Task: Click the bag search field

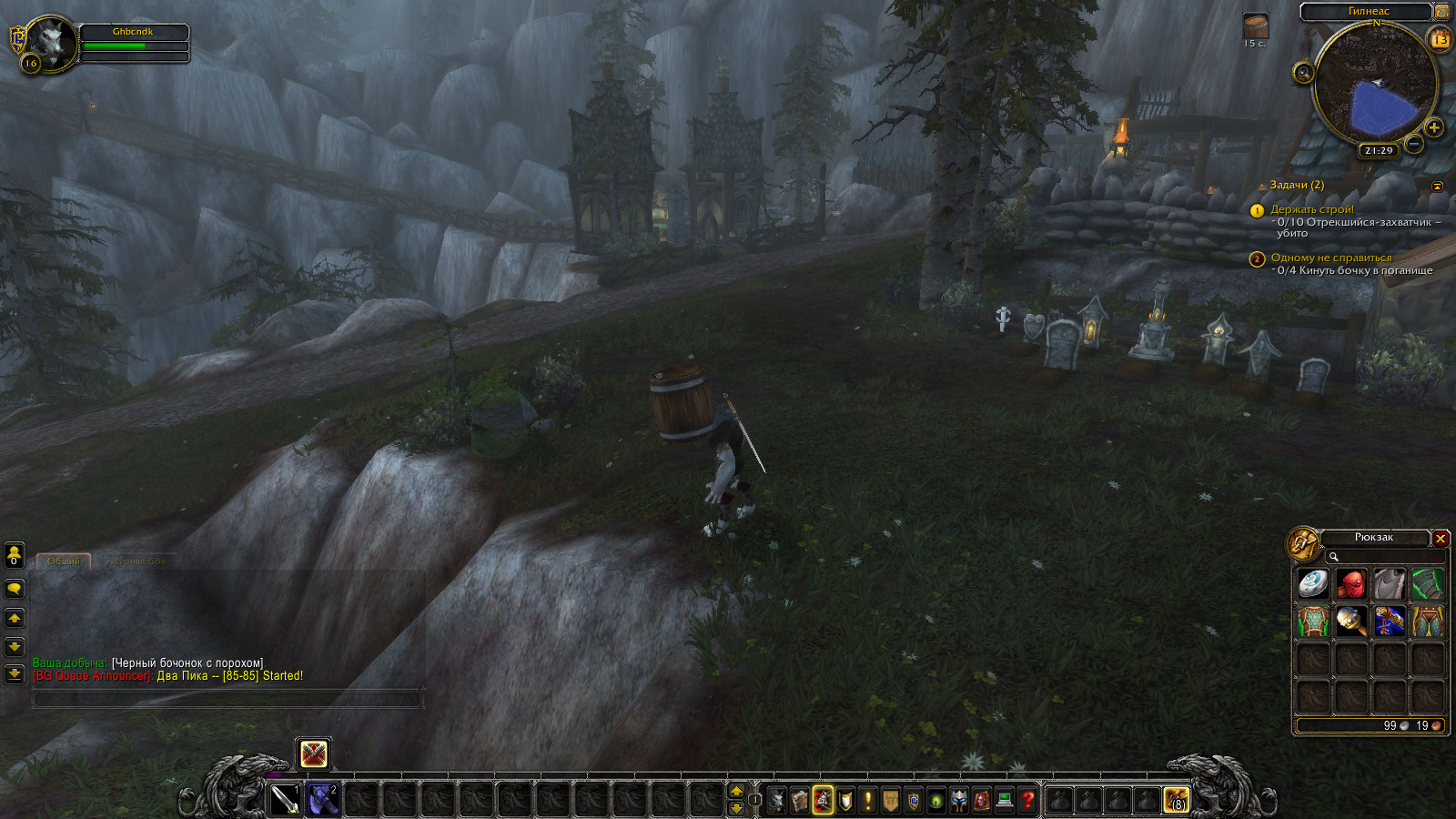Action: tap(1383, 557)
